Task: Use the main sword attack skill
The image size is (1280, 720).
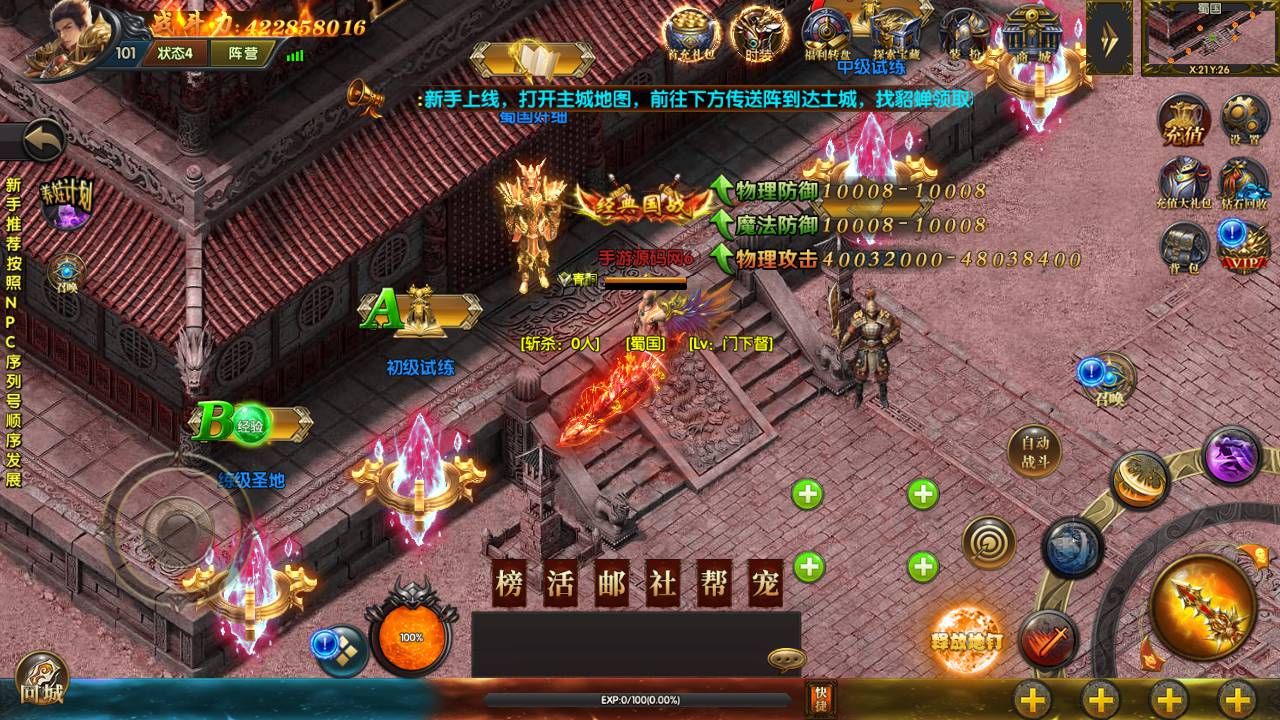Action: pos(1201,605)
